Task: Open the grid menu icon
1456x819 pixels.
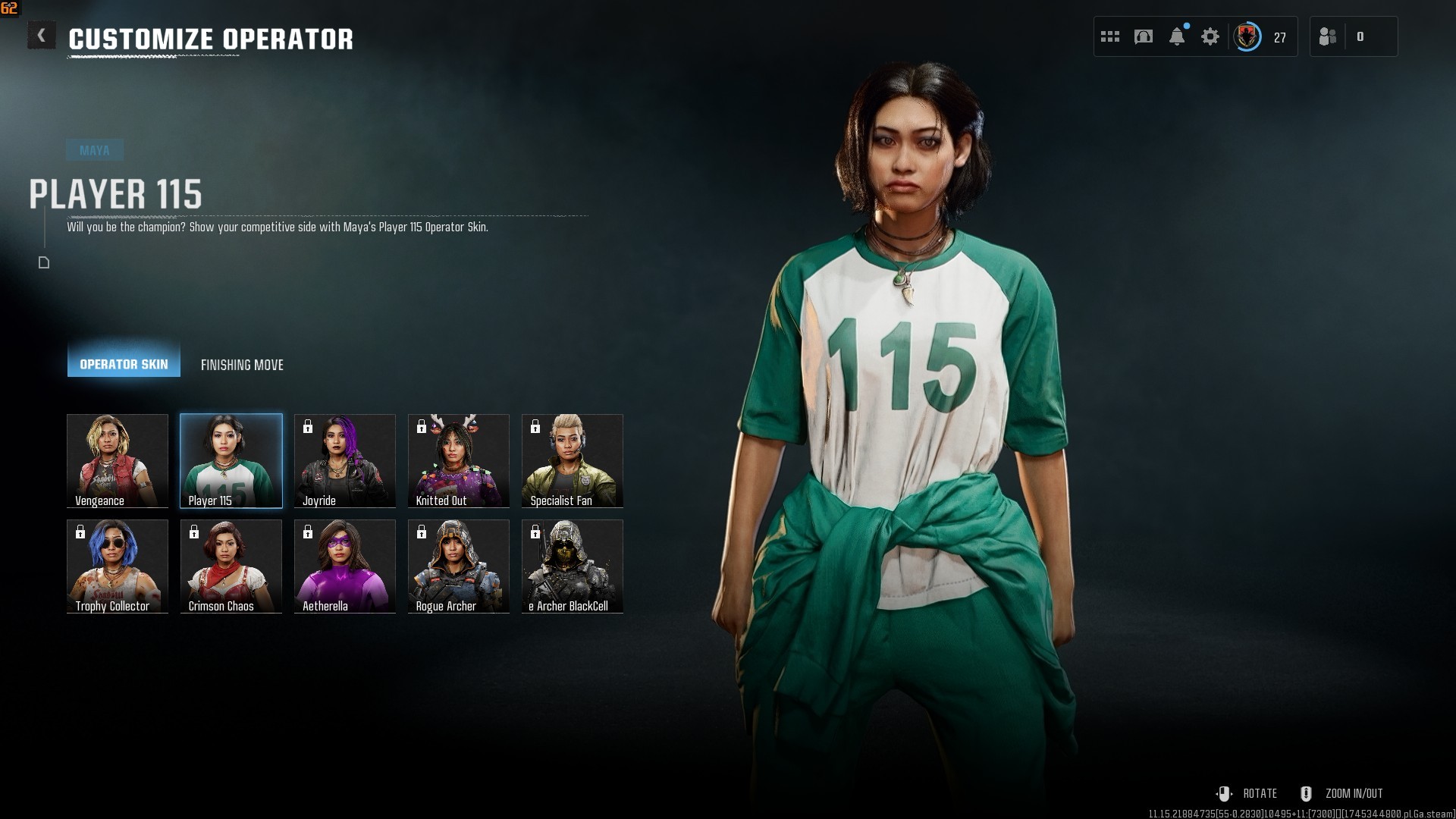Action: click(1110, 36)
